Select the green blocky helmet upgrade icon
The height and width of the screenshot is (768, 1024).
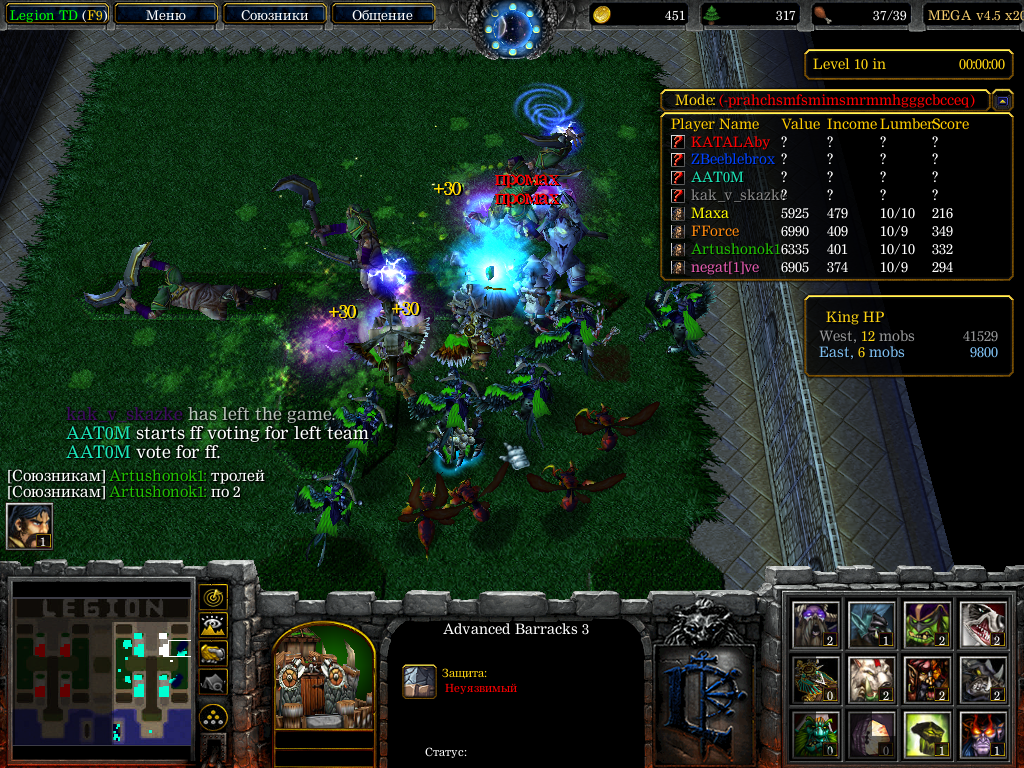pos(928,735)
